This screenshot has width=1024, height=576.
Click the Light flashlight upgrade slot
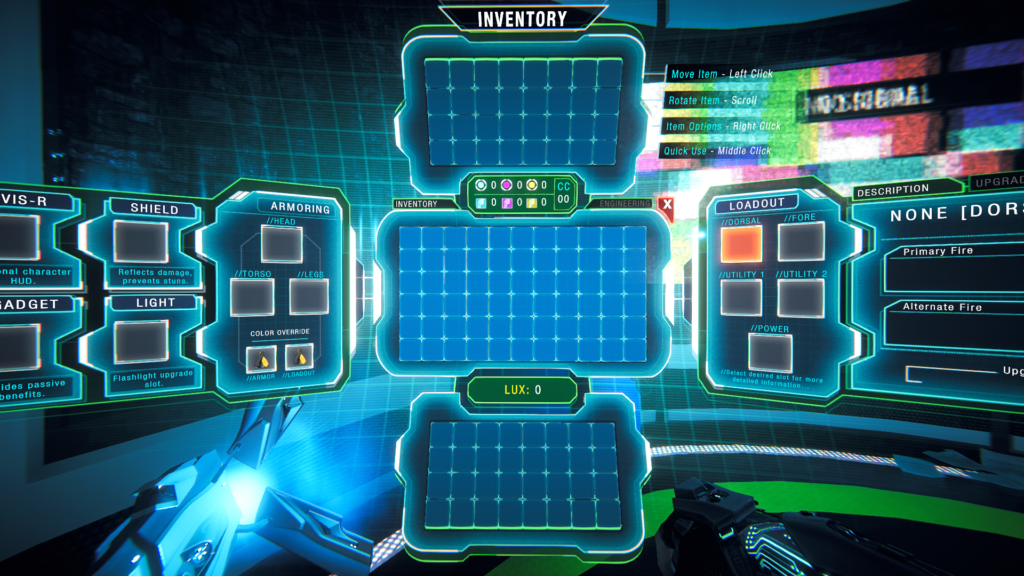pyautogui.click(x=140, y=342)
